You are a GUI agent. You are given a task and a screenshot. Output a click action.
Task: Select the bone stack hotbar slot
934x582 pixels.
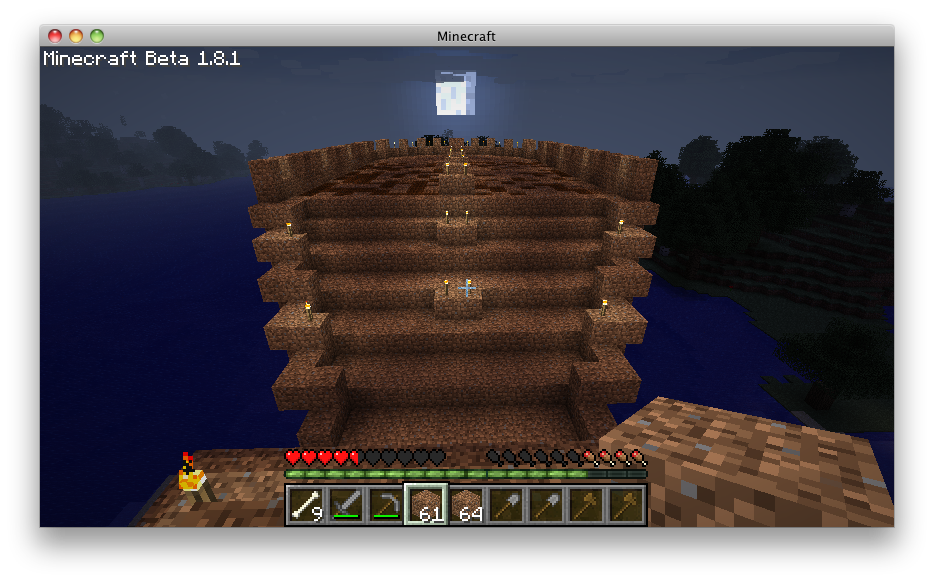click(306, 505)
